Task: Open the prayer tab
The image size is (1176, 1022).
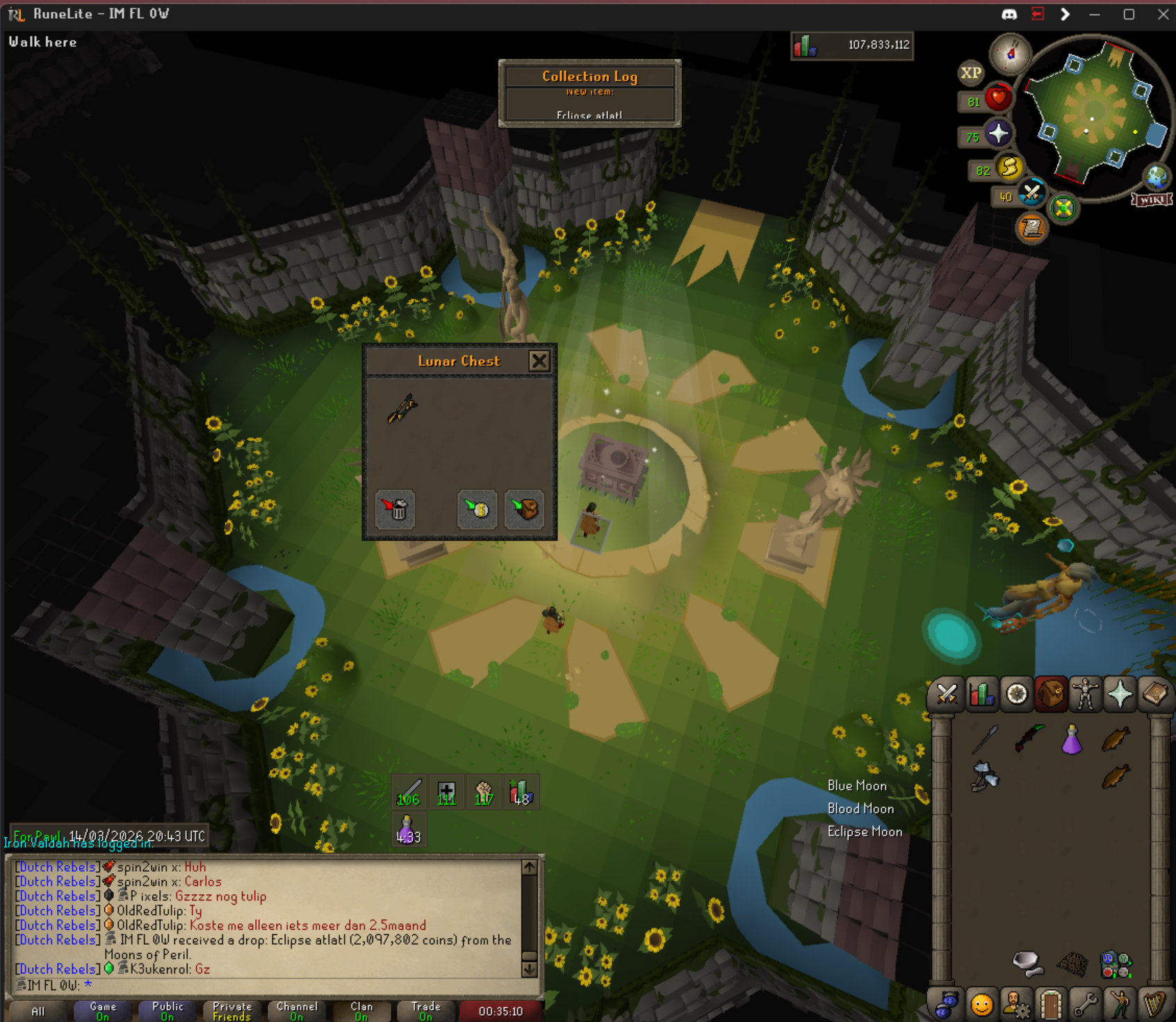Action: pos(1120,694)
